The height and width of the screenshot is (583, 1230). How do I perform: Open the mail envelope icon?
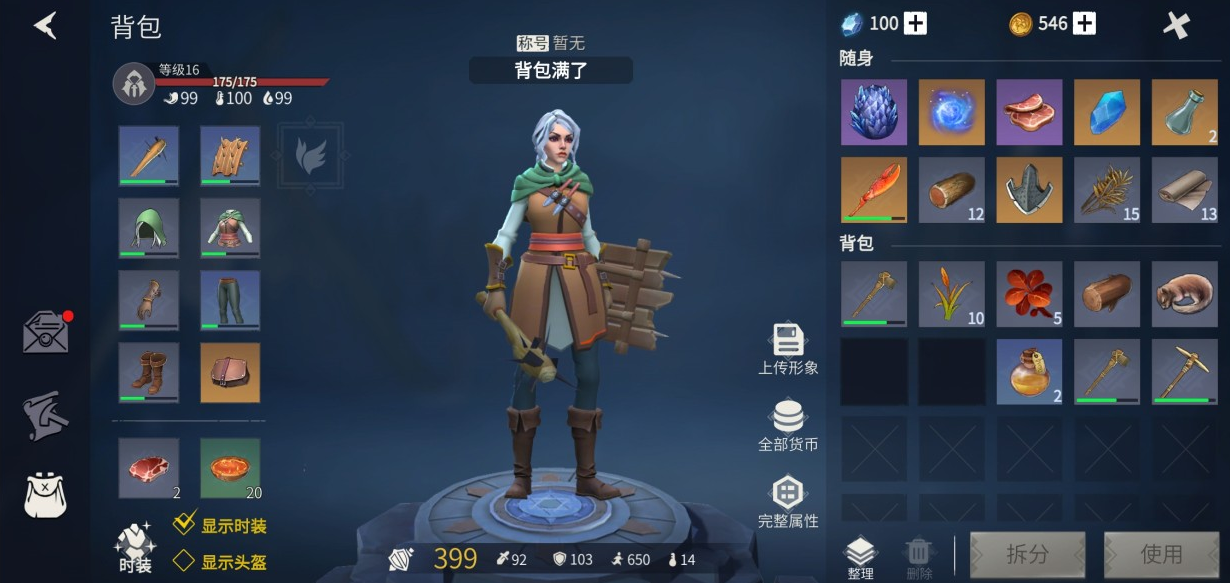[x=47, y=333]
